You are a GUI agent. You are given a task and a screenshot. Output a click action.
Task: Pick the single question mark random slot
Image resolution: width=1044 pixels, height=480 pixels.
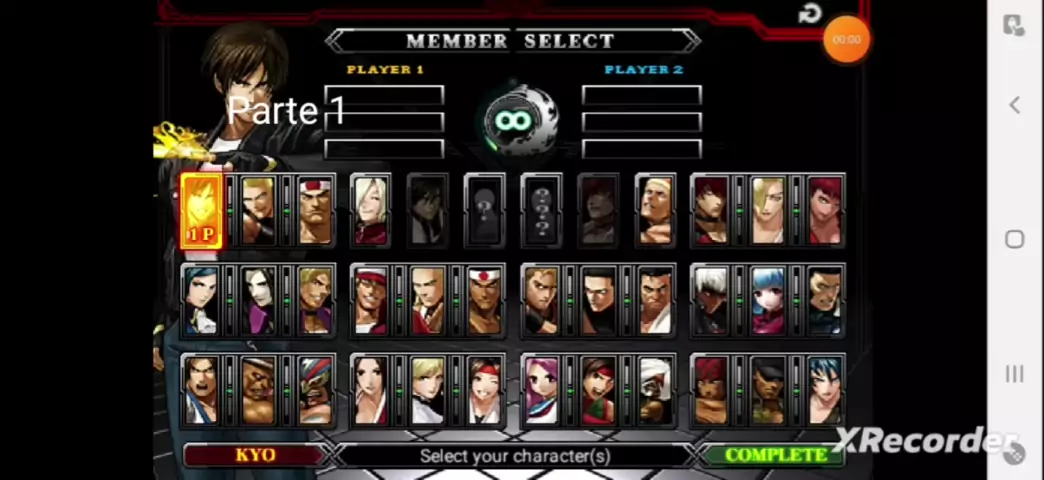485,211
